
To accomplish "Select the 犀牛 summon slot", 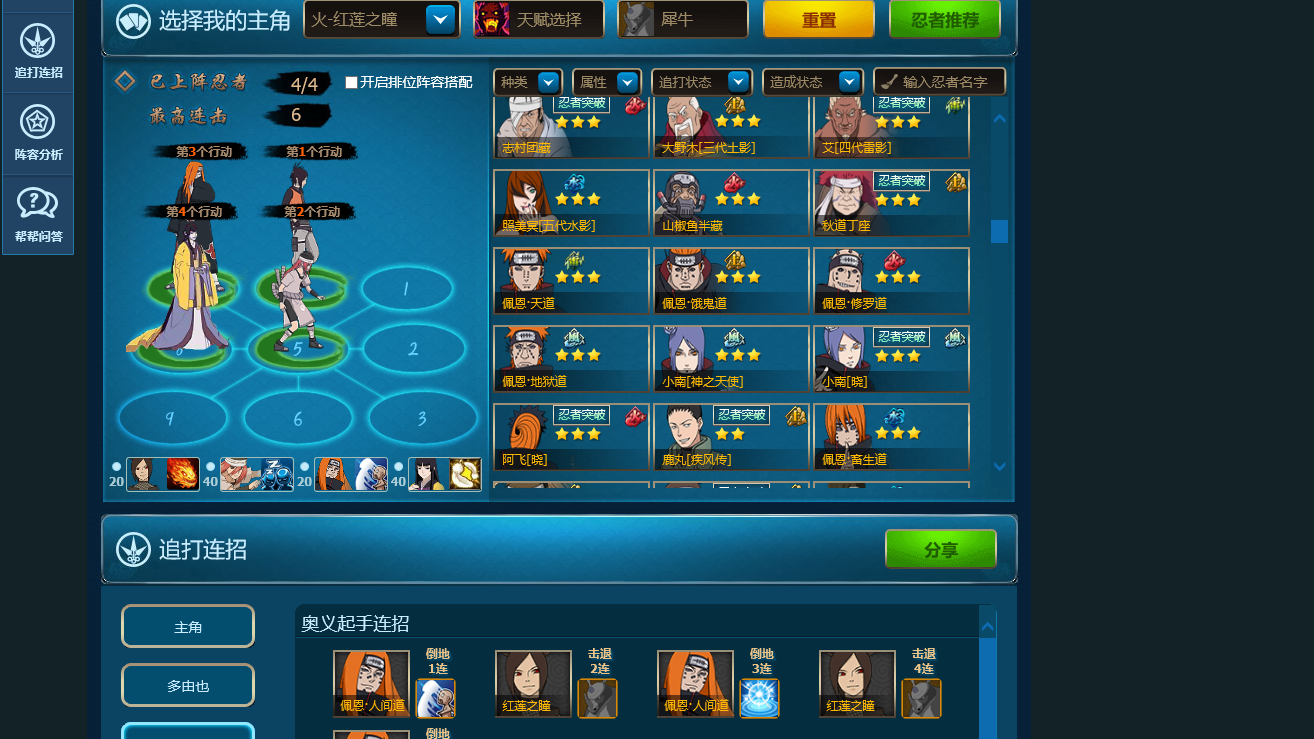I will tap(683, 19).
